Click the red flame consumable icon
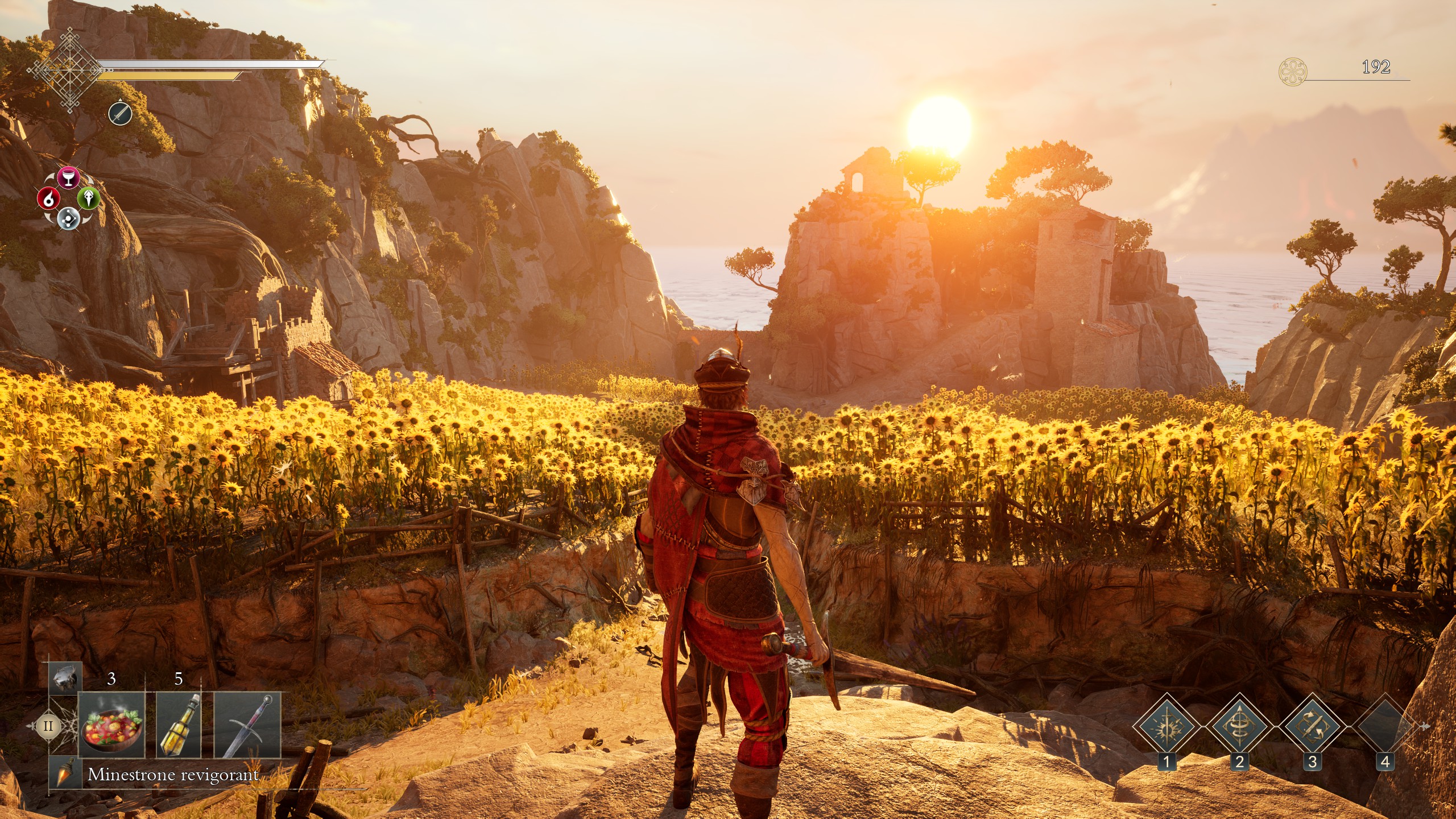This screenshot has width=1456, height=819. (49, 198)
